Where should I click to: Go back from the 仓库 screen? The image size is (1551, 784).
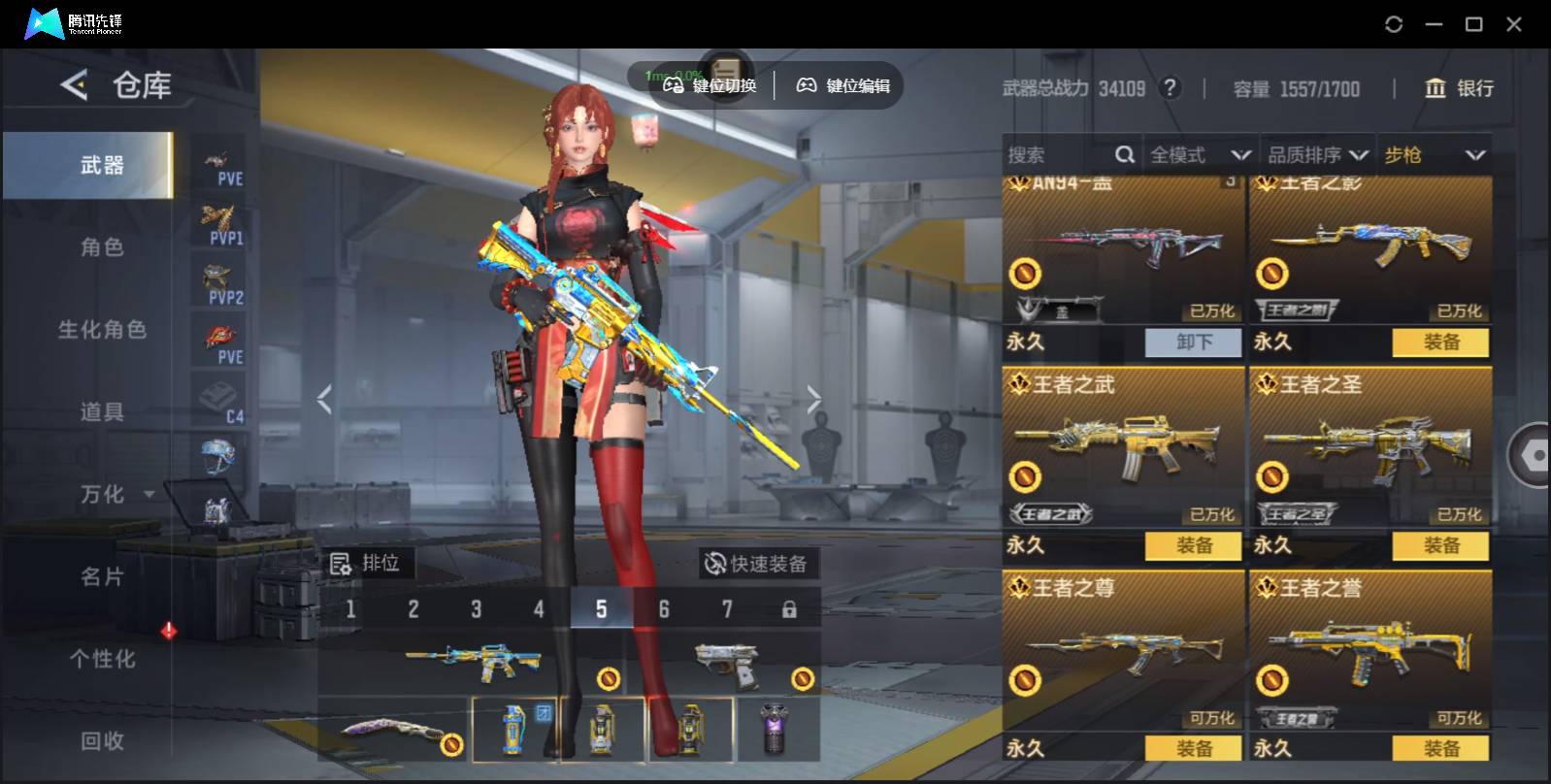tap(75, 85)
